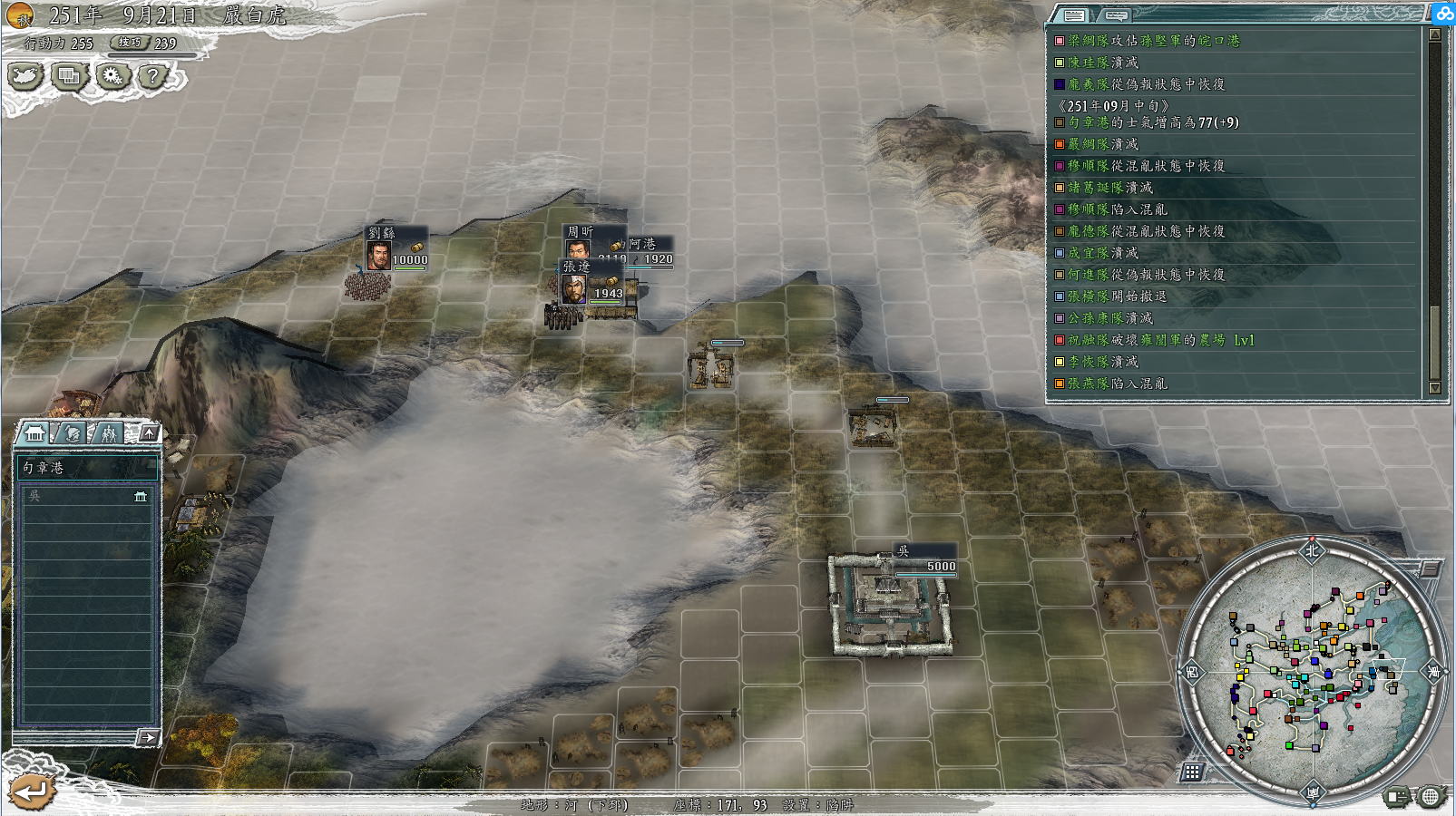Image resolution: width=1456 pixels, height=816 pixels.
Task: Switch to the soldiers unit tab
Action: [x=110, y=432]
